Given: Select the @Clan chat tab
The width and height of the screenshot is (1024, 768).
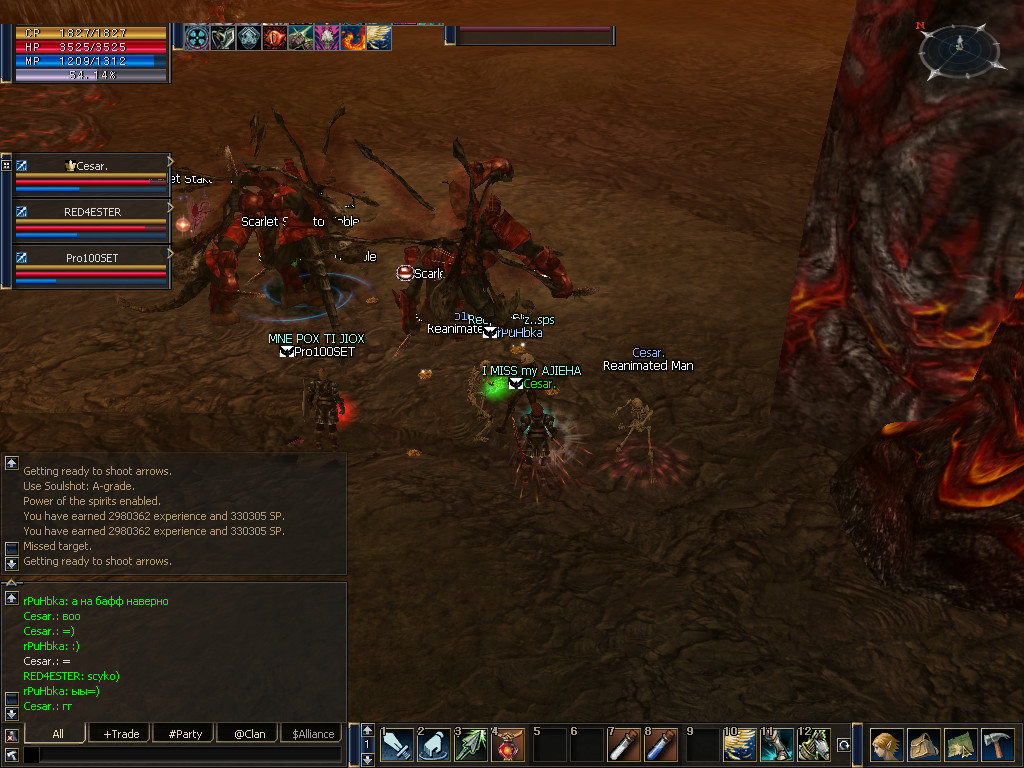Looking at the screenshot, I should click(x=249, y=733).
